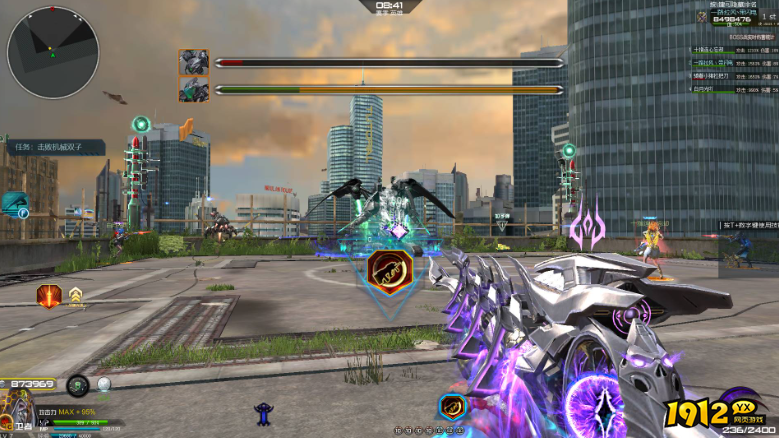Click the white orb item icon
The height and width of the screenshot is (438, 779).
tap(103, 383)
